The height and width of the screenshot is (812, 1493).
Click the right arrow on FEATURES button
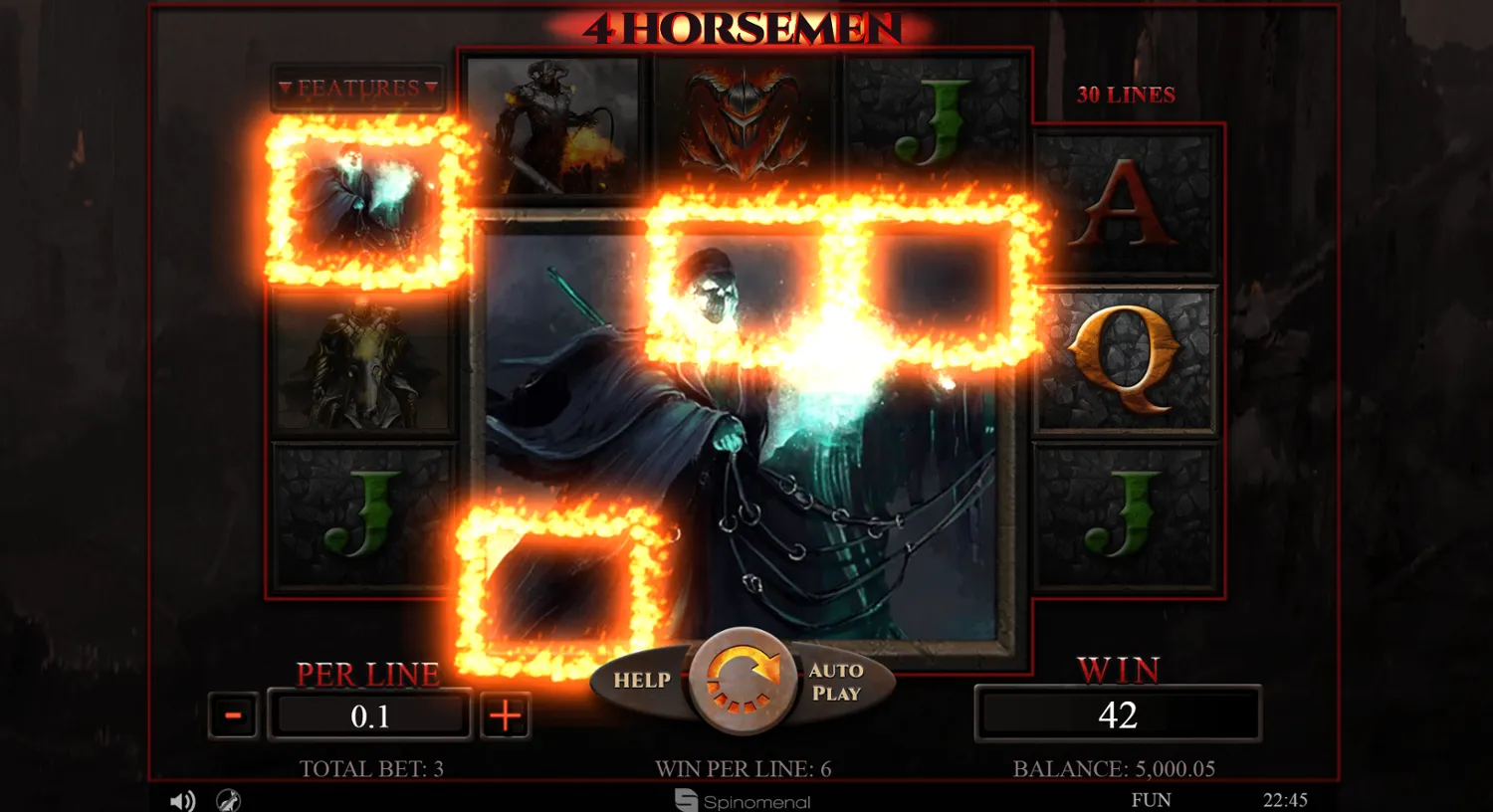coord(429,88)
